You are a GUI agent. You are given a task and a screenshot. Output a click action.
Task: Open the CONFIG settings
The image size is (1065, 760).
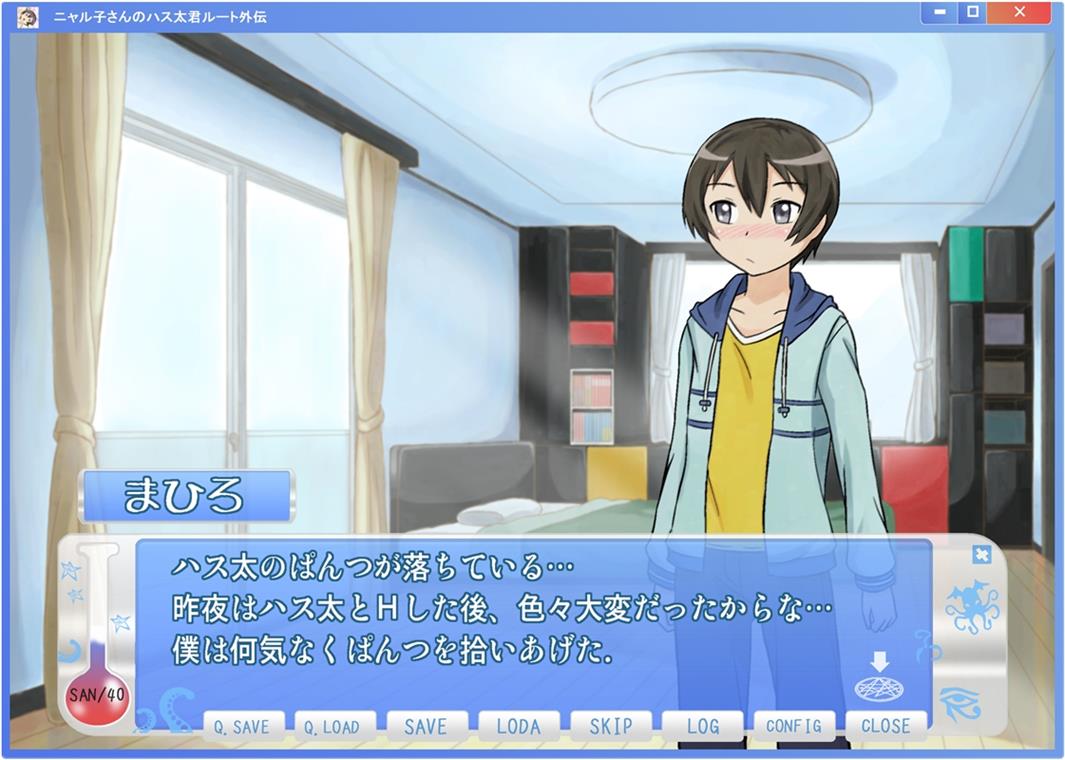point(794,726)
